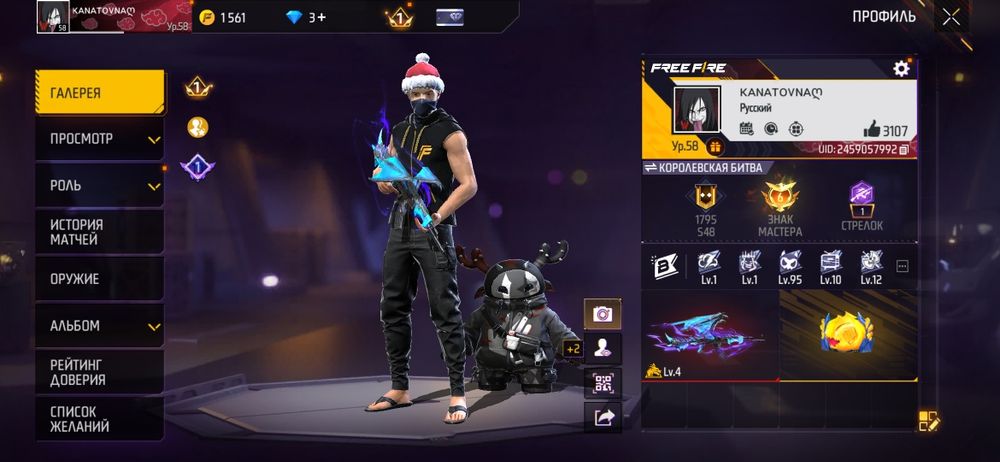This screenshot has height=462, width=1000.
Task: Select the Оружие menu entry
Action: (99, 279)
